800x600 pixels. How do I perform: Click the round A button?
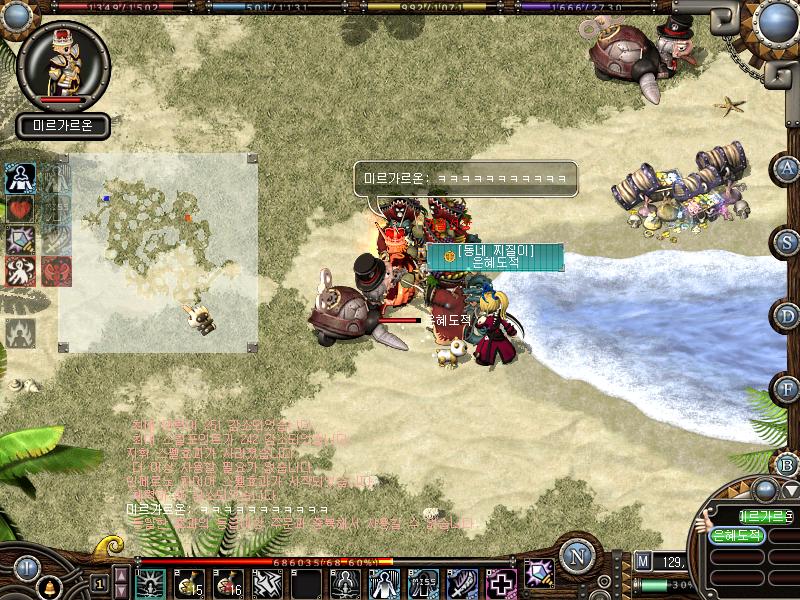click(788, 168)
